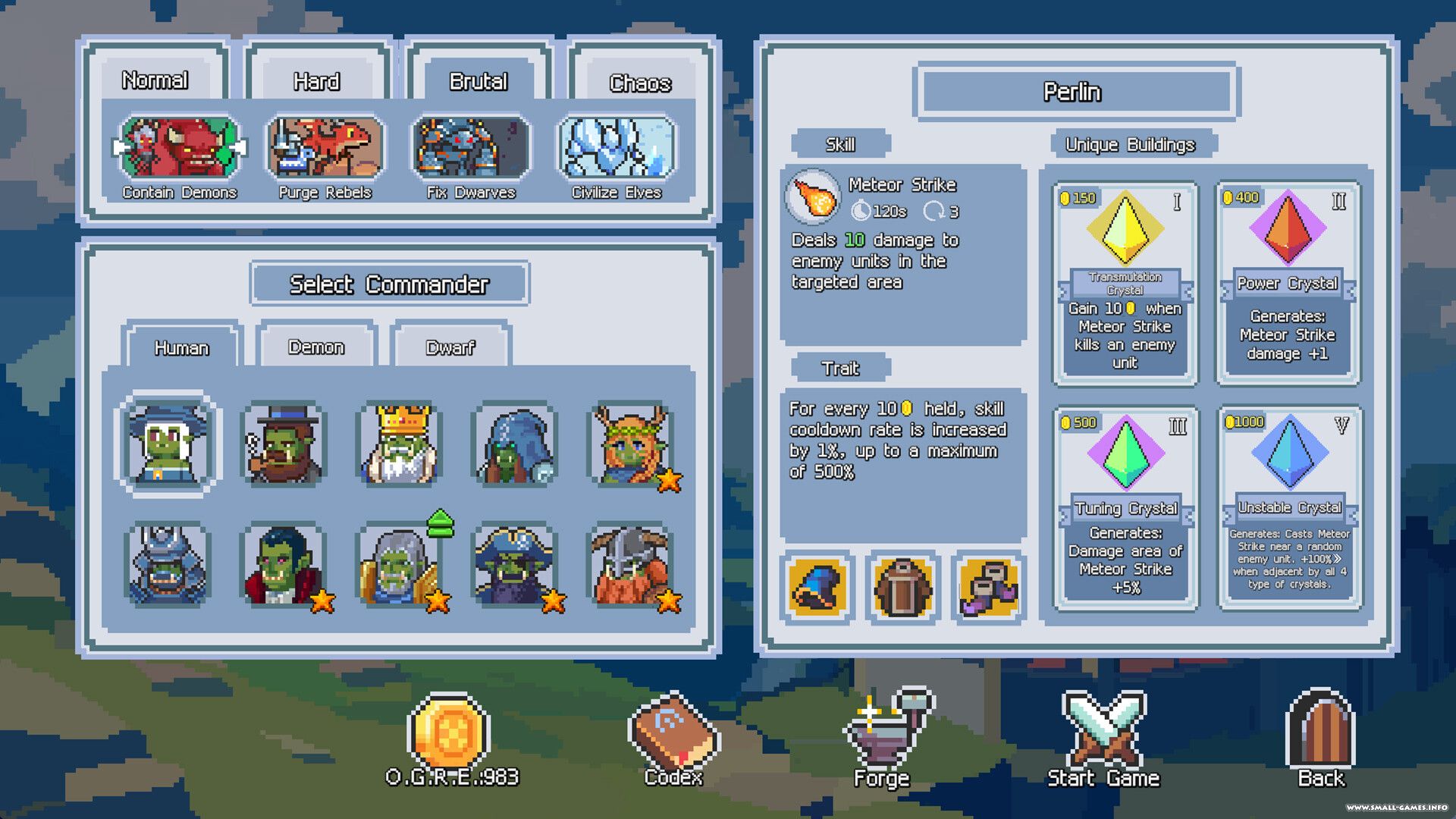Select the Power Crystal building card
The image size is (1456, 819).
tap(1288, 282)
